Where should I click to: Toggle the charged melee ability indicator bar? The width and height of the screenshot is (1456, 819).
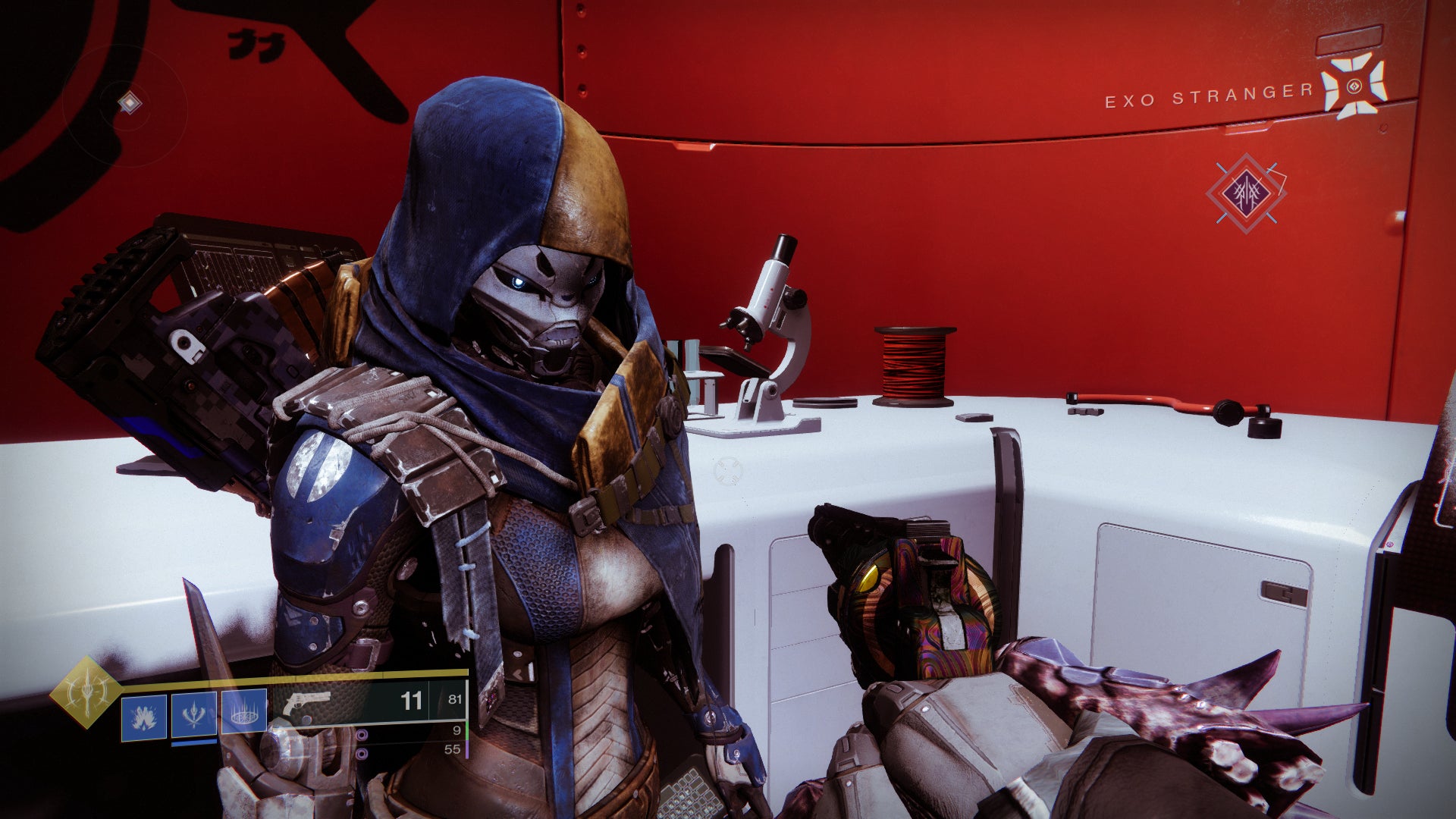pyautogui.click(x=193, y=744)
